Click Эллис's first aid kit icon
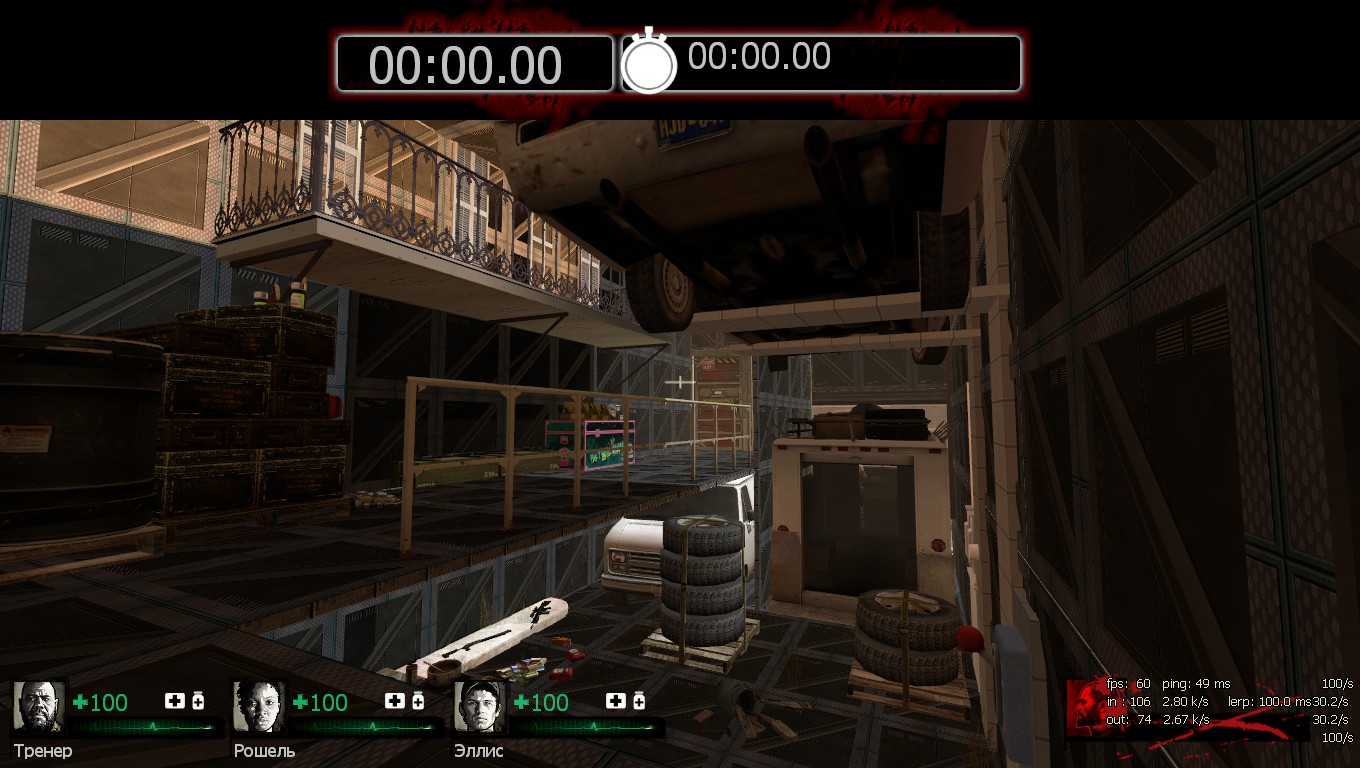Viewport: 1360px width, 768px height. tap(616, 701)
